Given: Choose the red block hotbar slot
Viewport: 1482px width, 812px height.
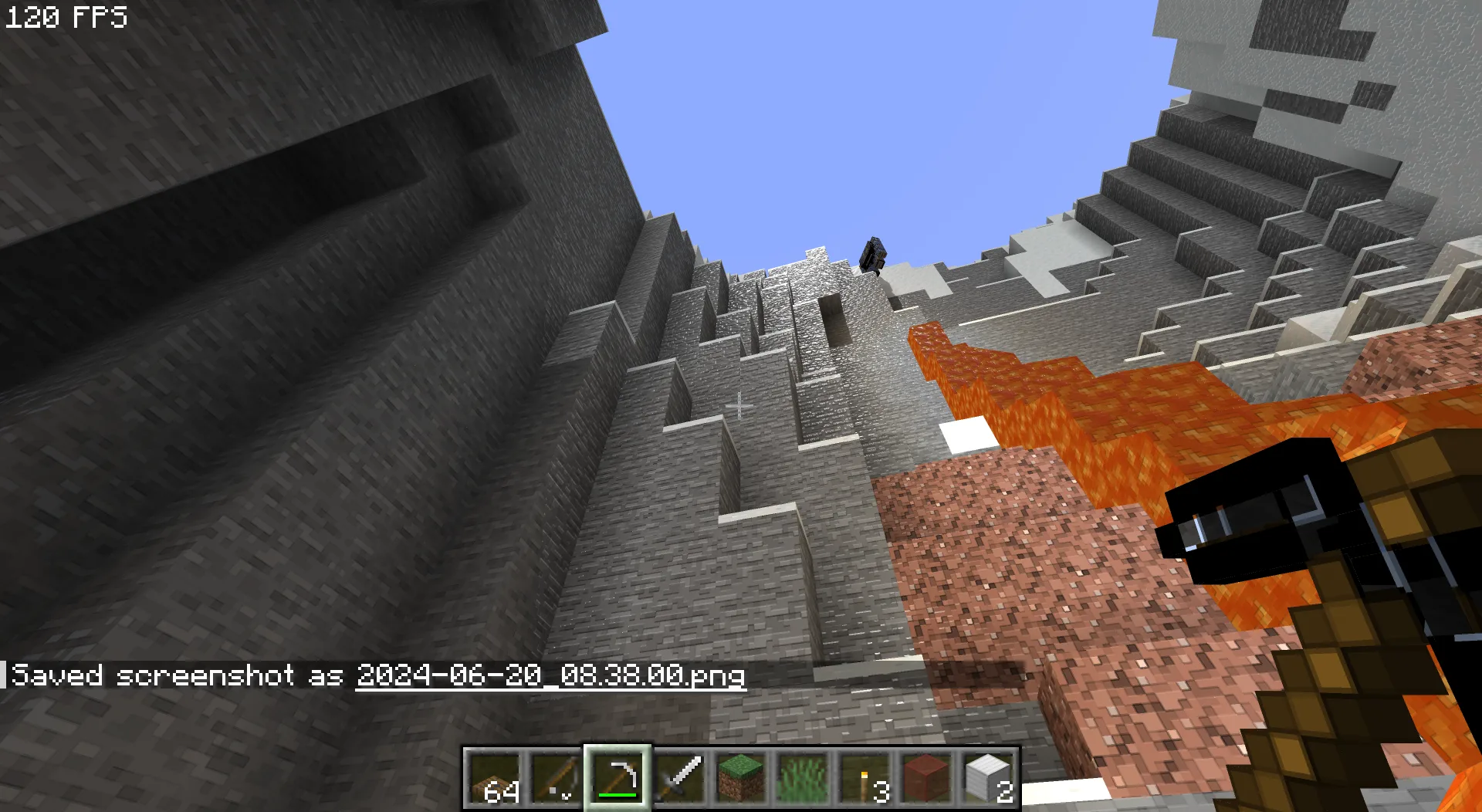Looking at the screenshot, I should (926, 777).
